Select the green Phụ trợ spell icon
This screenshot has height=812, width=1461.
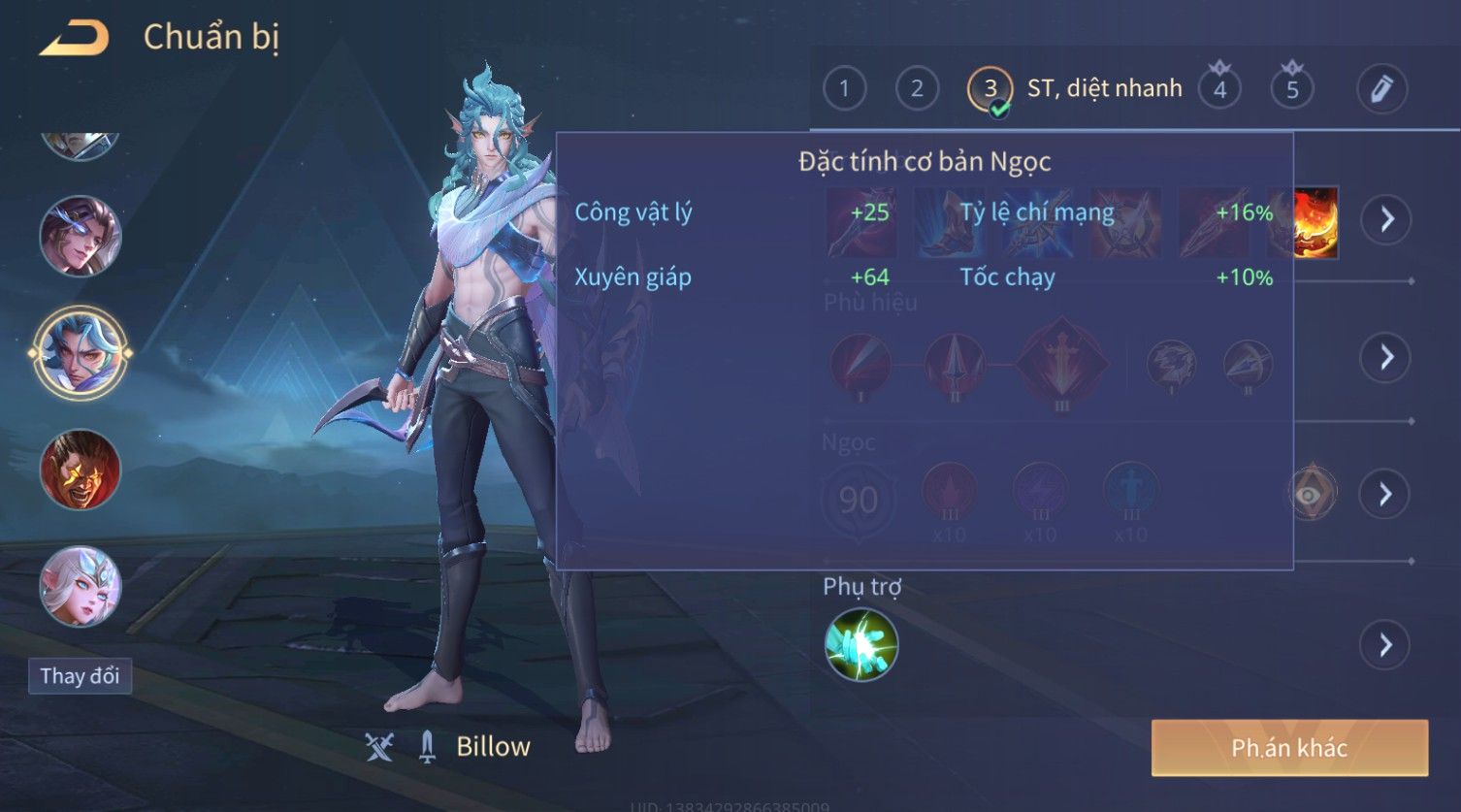(x=860, y=645)
